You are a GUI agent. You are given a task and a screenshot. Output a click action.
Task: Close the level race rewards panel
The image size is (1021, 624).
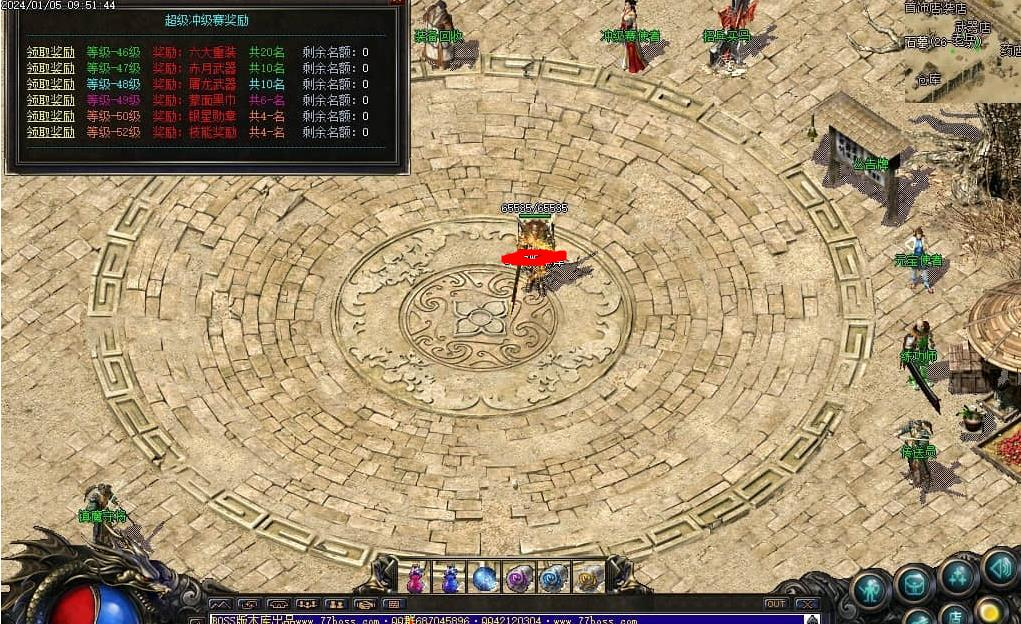[x=397, y=4]
